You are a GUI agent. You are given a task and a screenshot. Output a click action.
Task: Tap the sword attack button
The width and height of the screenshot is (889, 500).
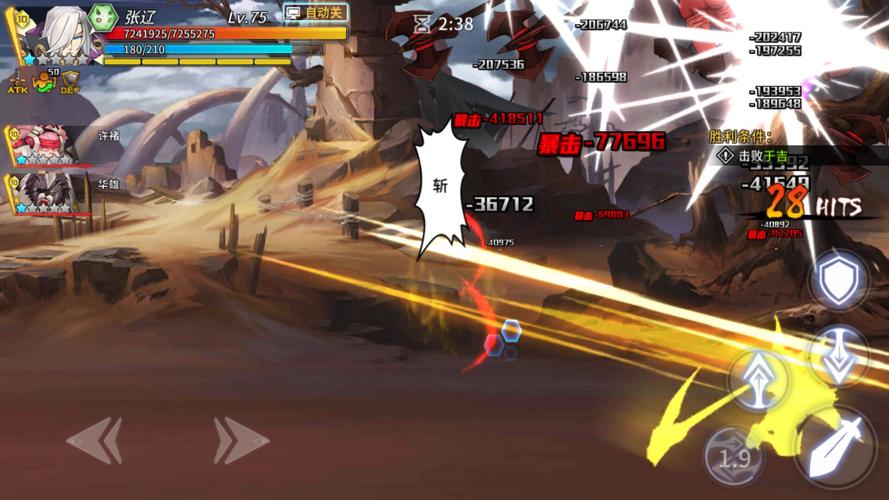tap(833, 445)
